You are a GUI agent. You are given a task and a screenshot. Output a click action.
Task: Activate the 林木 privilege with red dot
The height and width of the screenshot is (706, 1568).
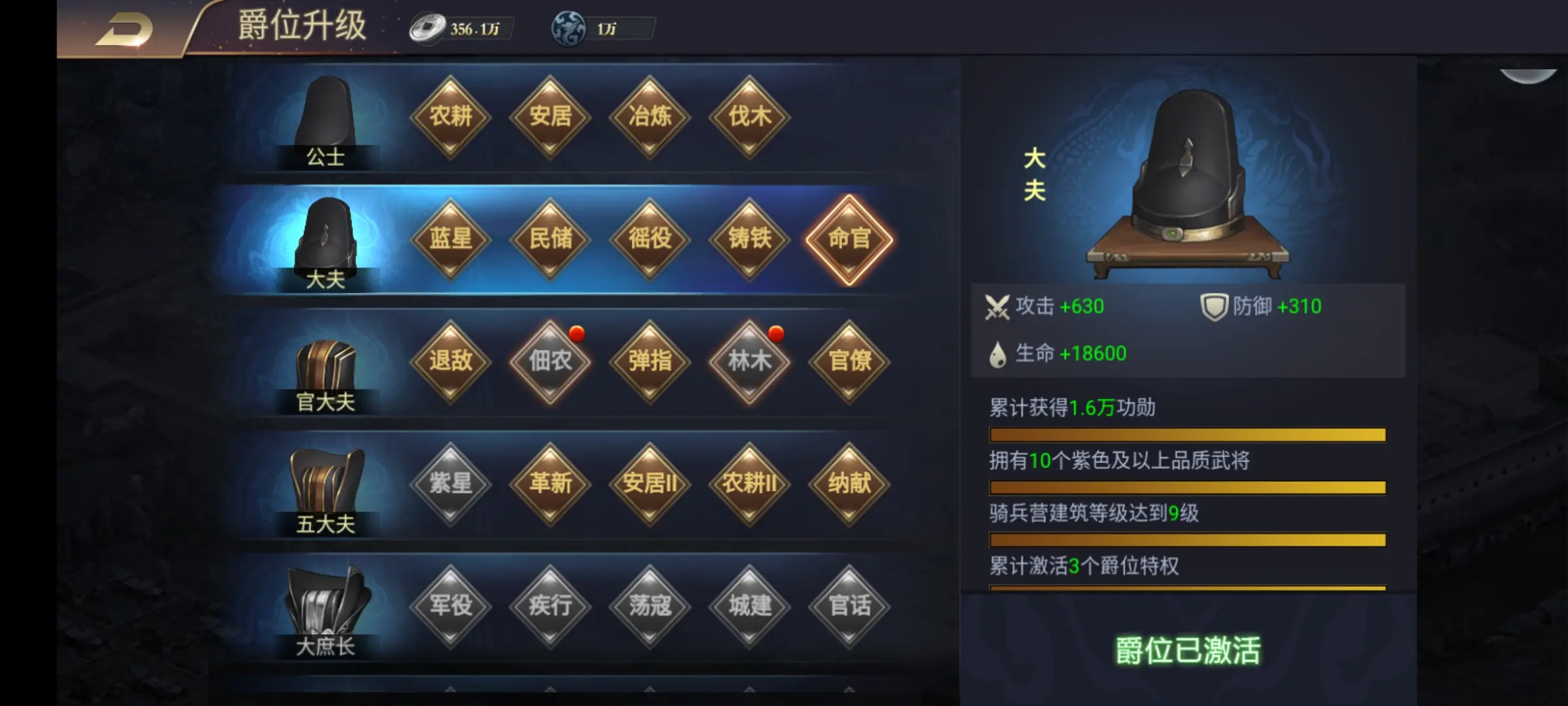click(x=748, y=361)
